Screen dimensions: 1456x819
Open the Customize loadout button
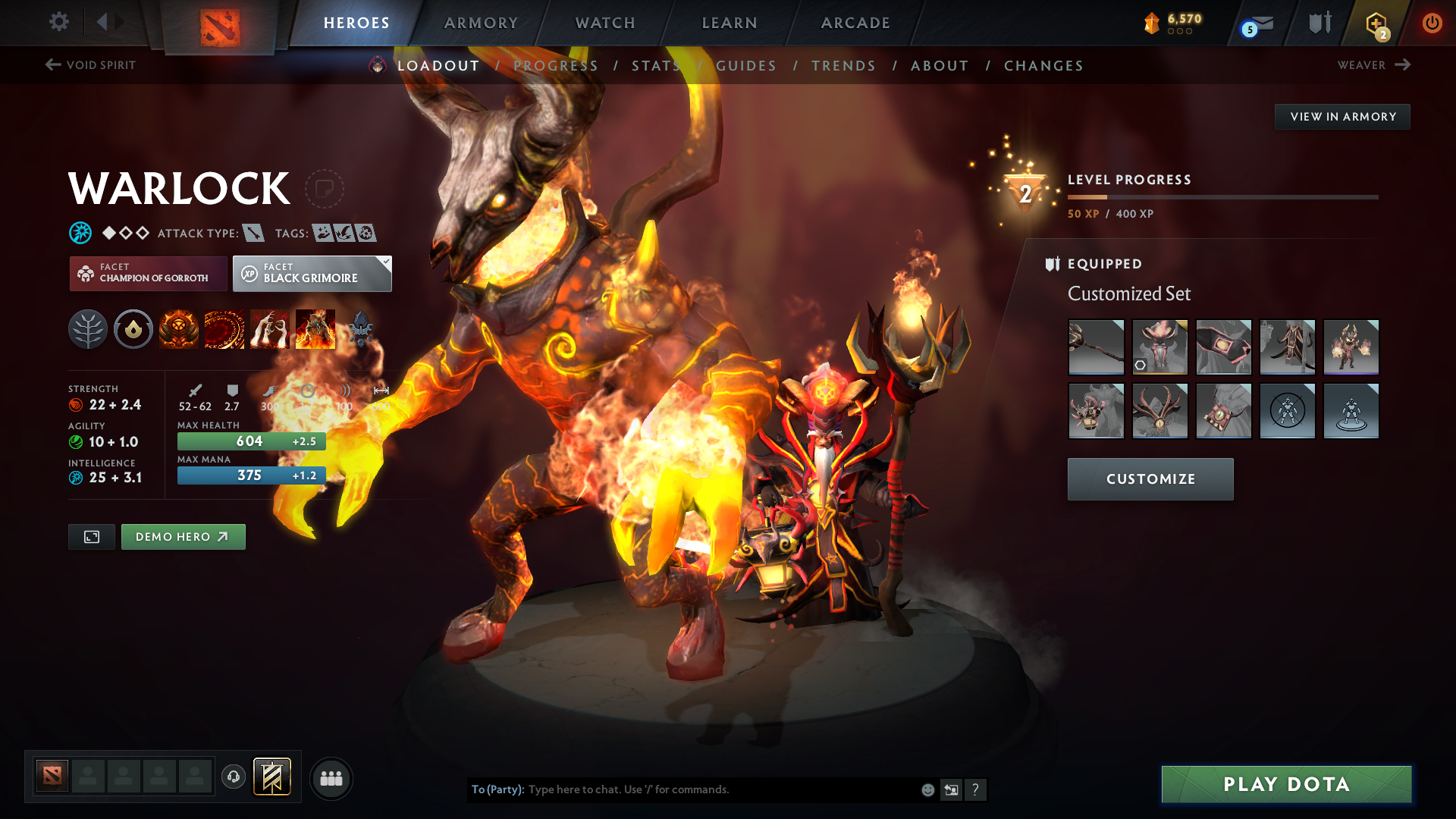[1150, 479]
